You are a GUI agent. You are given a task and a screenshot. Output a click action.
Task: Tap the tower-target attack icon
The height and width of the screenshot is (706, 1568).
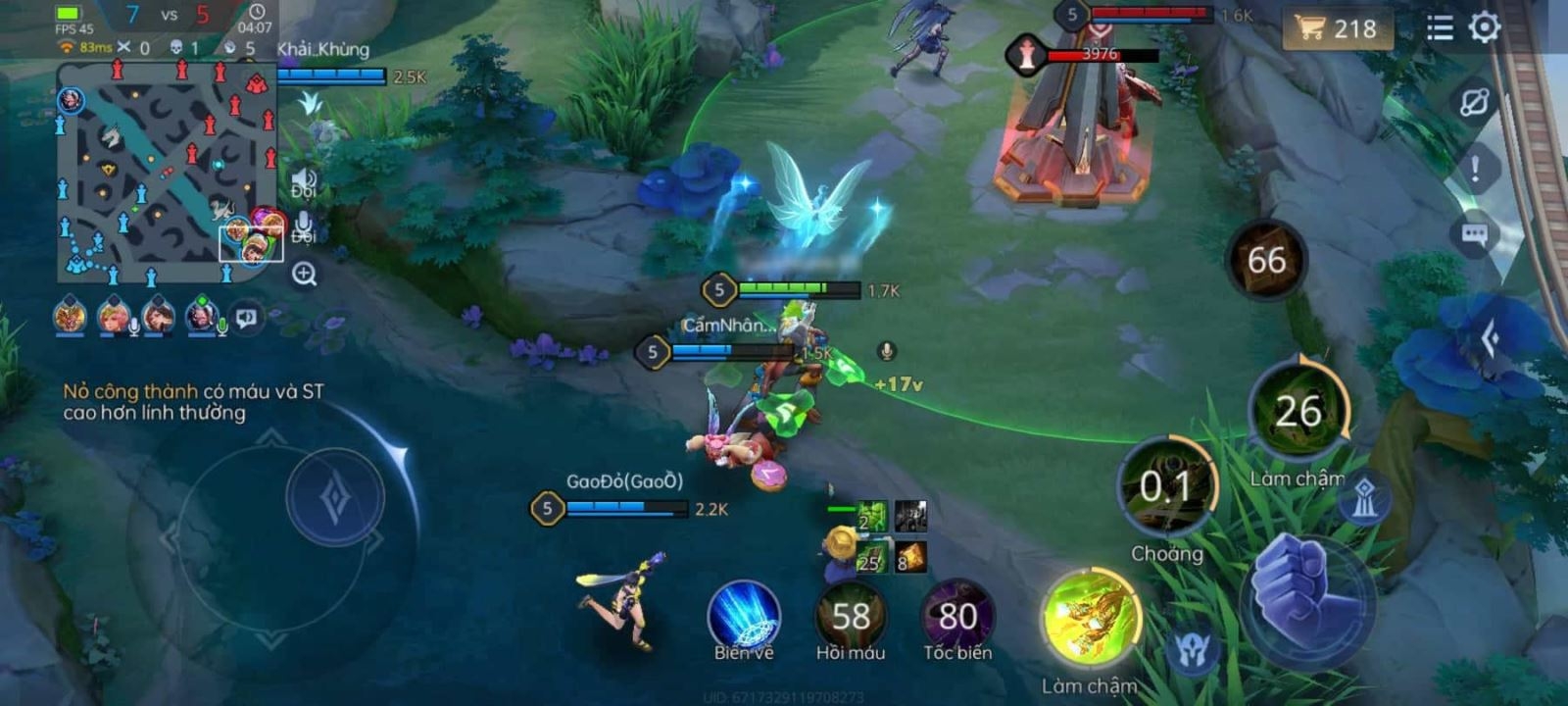click(1365, 499)
